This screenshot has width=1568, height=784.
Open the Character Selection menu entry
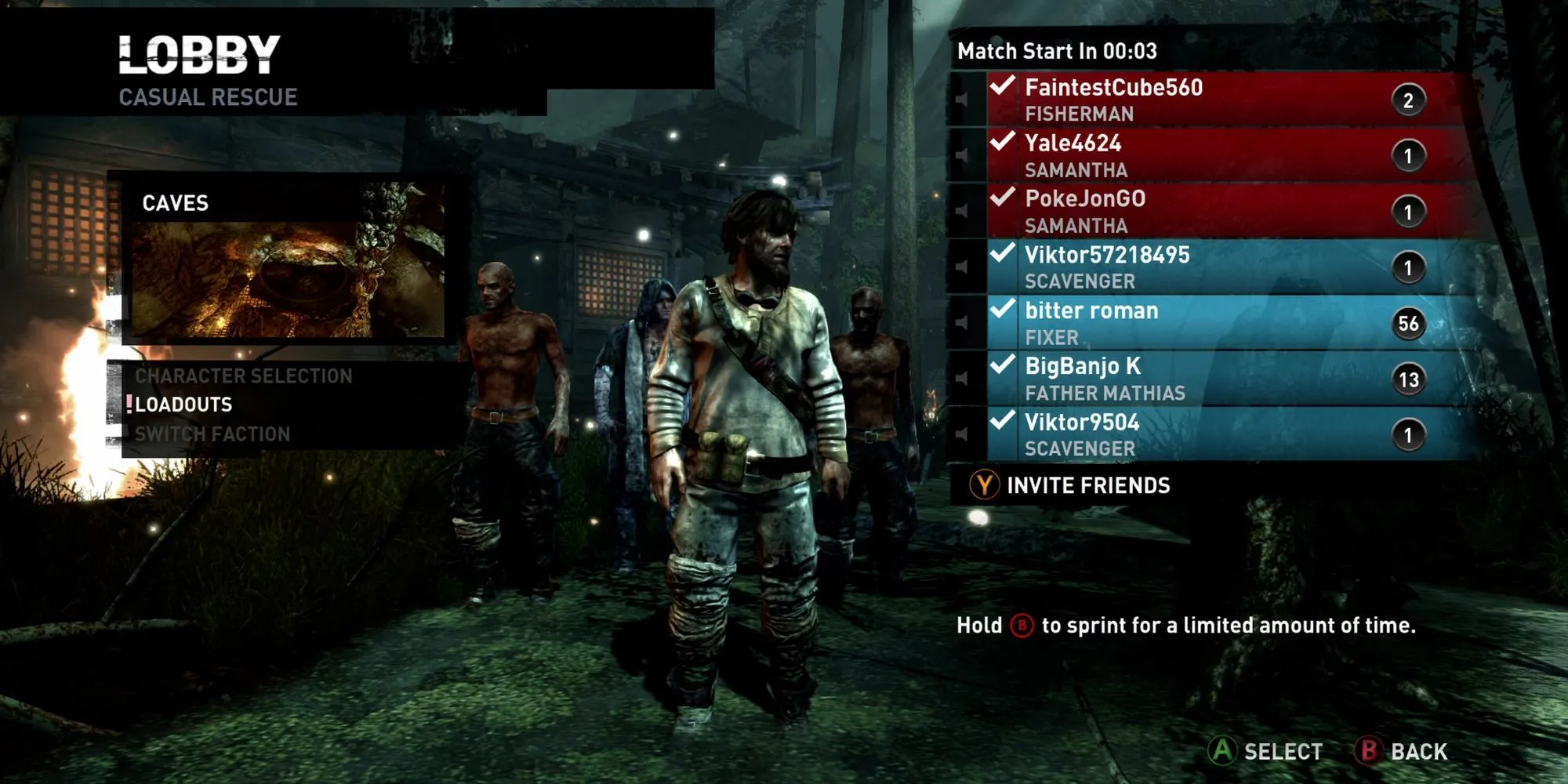pyautogui.click(x=243, y=376)
